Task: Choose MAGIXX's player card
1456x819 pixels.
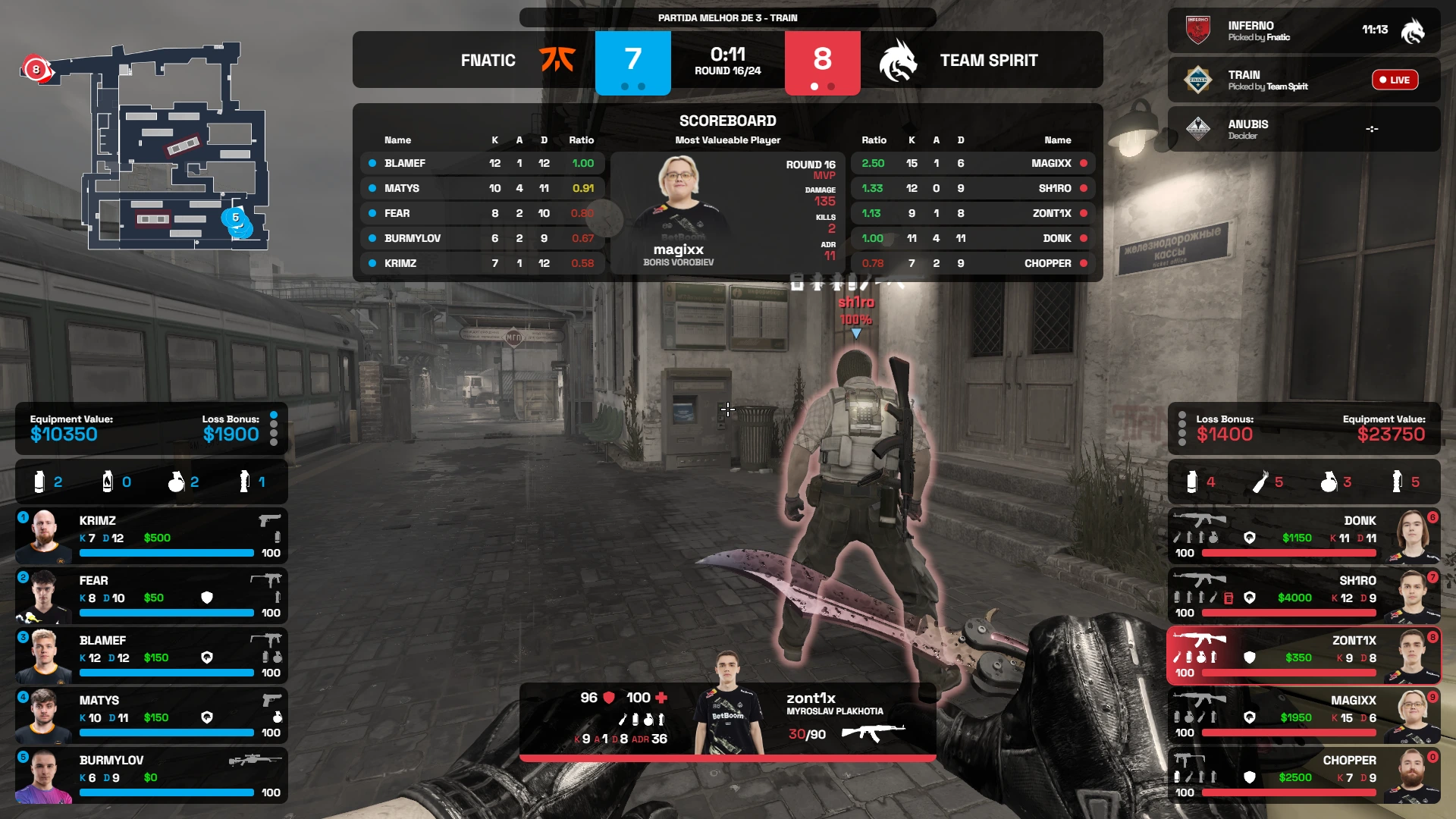Action: pos(1304,716)
